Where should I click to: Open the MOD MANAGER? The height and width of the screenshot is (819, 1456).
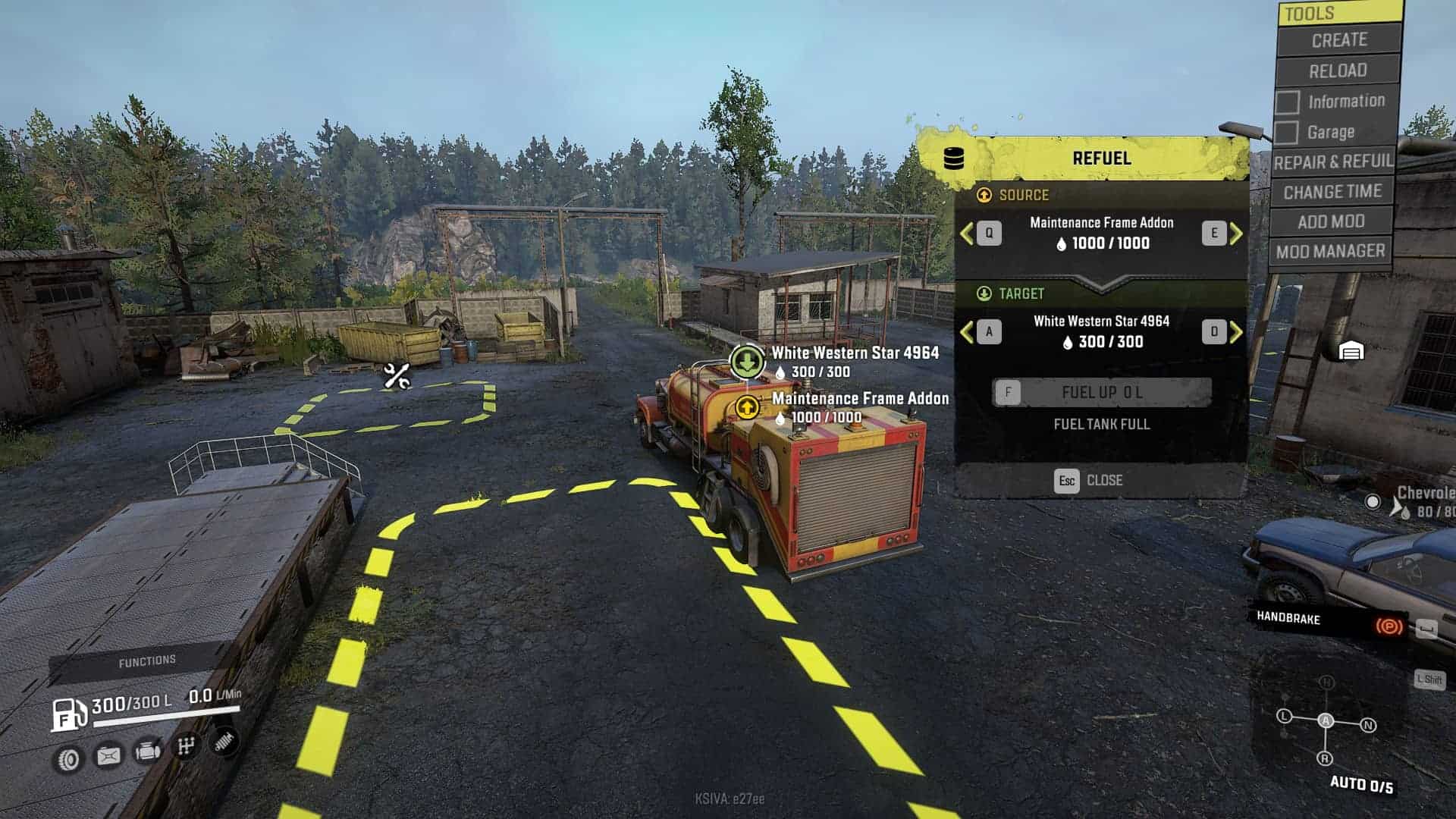pos(1330,251)
